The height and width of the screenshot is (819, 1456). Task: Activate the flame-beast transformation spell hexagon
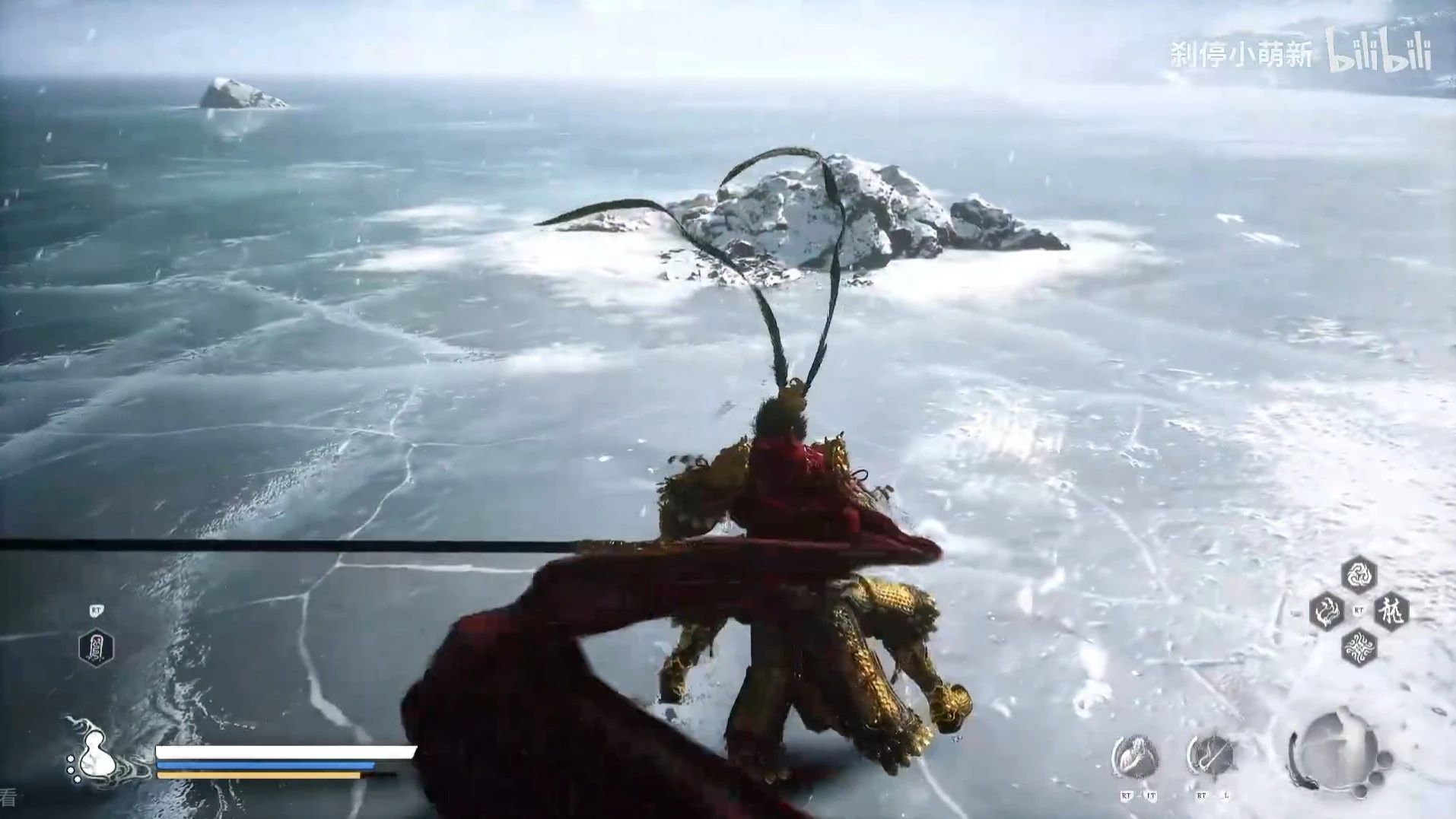click(1327, 611)
